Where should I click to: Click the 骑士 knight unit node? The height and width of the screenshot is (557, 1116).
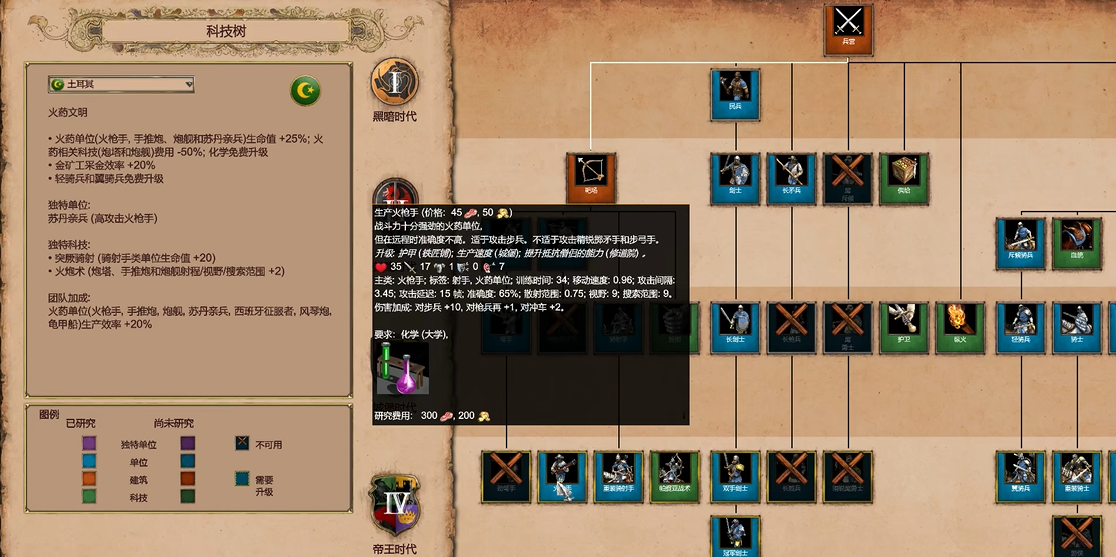coord(1077,327)
